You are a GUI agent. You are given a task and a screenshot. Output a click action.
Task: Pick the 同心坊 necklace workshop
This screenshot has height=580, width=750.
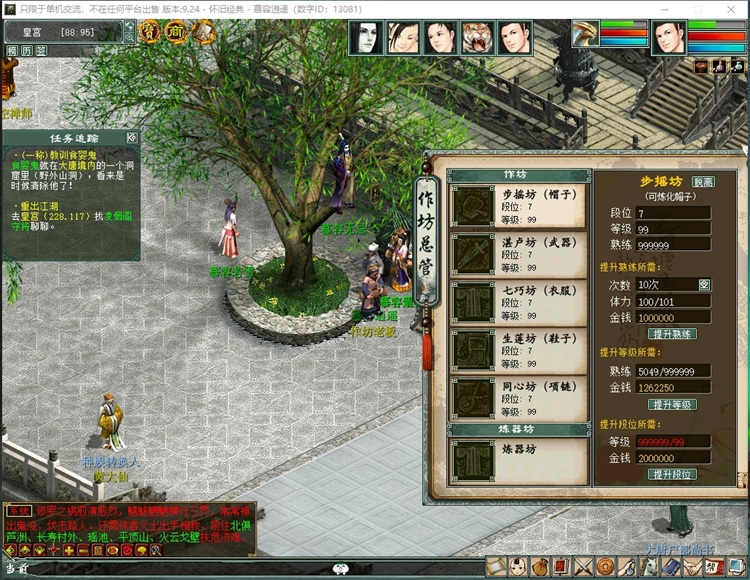(516, 399)
